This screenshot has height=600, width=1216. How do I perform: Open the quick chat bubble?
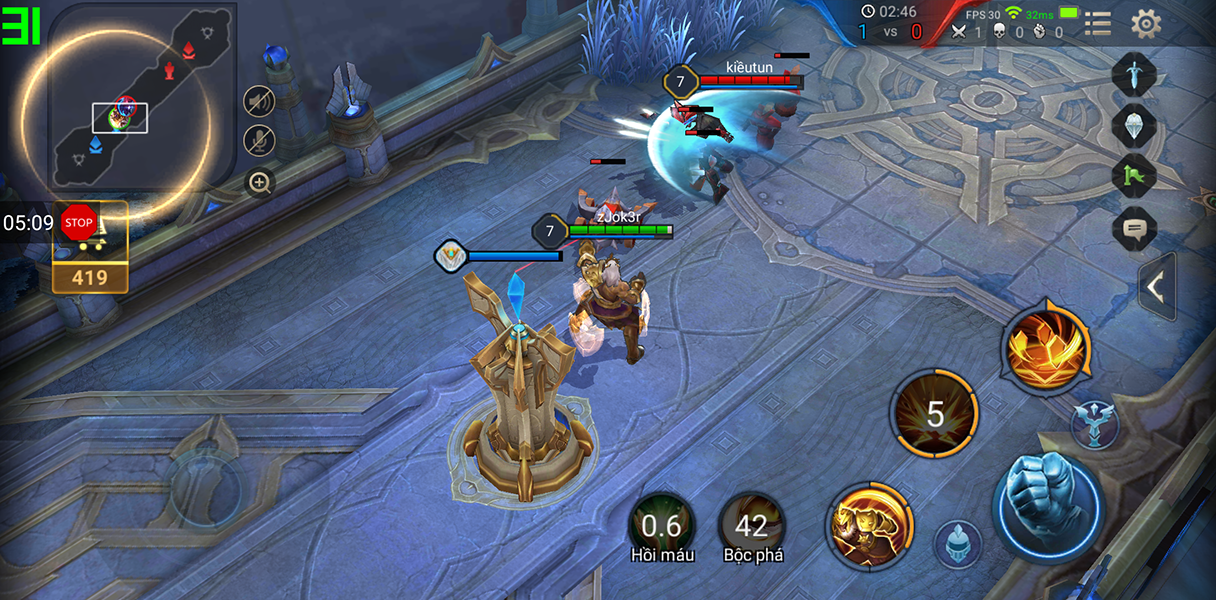(1134, 229)
